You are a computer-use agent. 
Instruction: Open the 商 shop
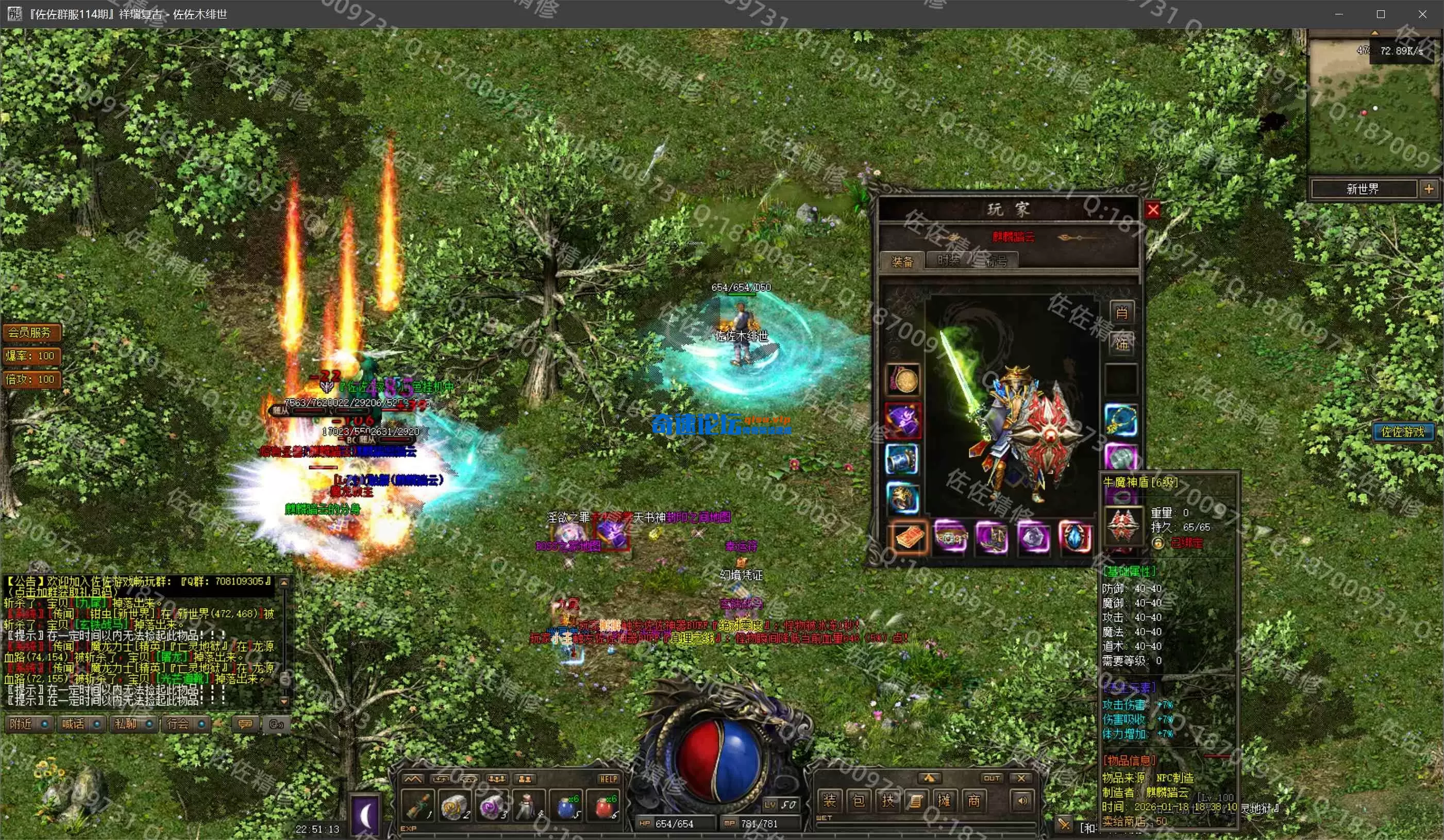pyautogui.click(x=973, y=800)
